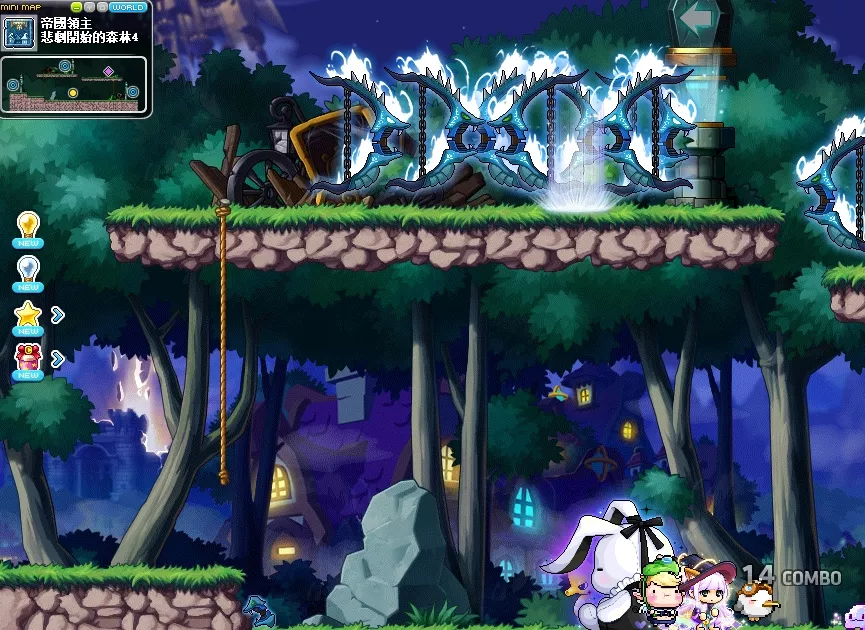The width and height of the screenshot is (865, 630).
Task: Minimize the mini map panel
Action: tap(77, 7)
